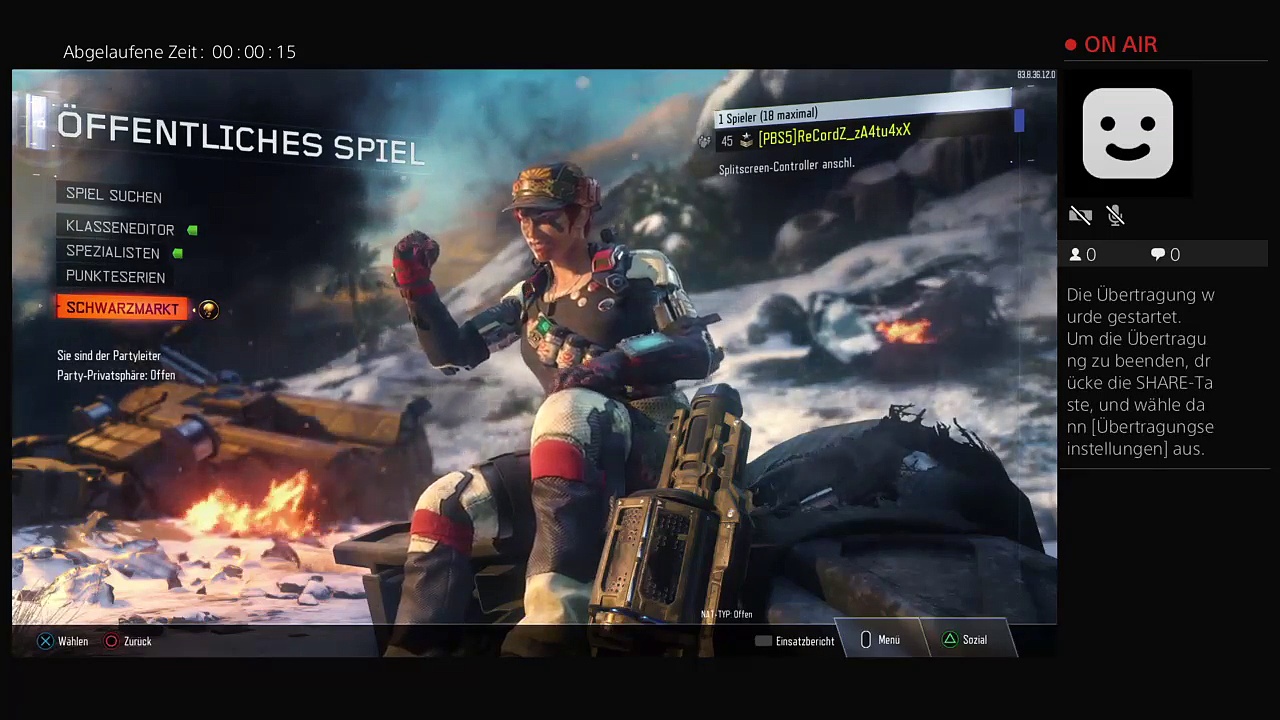Screen dimensions: 1280x720
Task: Show the broadcast viewer count
Action: [1083, 255]
